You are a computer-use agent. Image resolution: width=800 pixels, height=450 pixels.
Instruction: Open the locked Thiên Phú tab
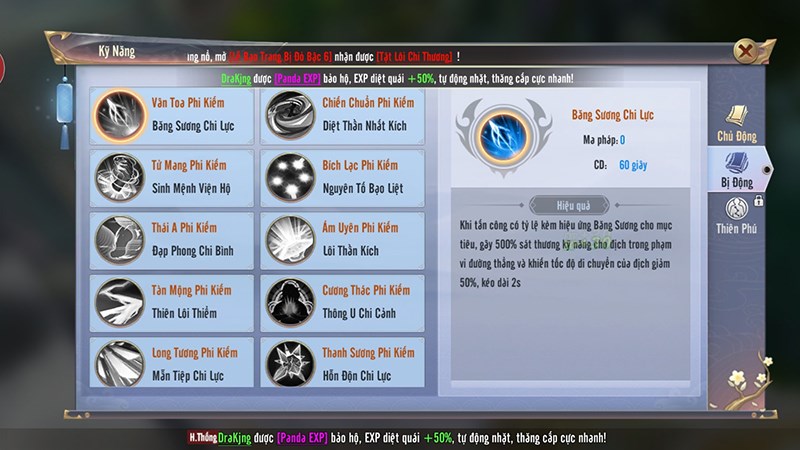pos(738,217)
